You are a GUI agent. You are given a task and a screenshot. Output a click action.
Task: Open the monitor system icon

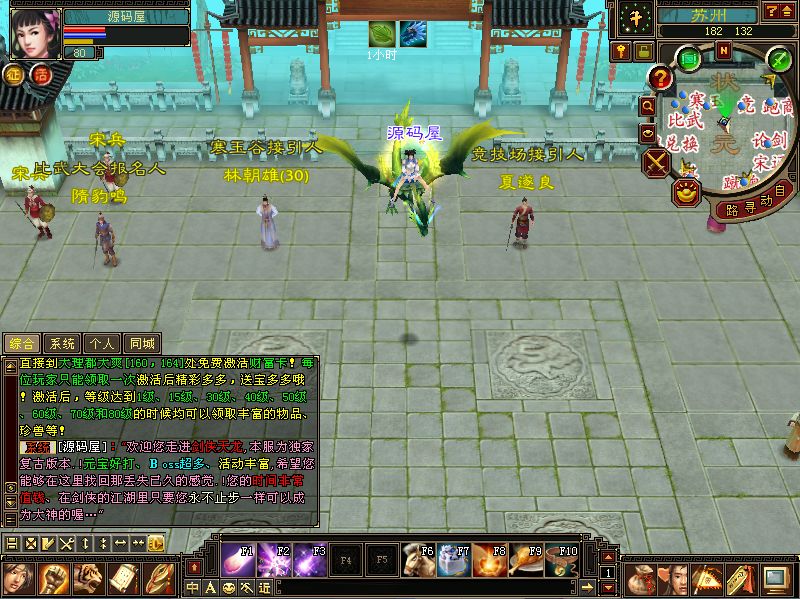[x=775, y=577]
